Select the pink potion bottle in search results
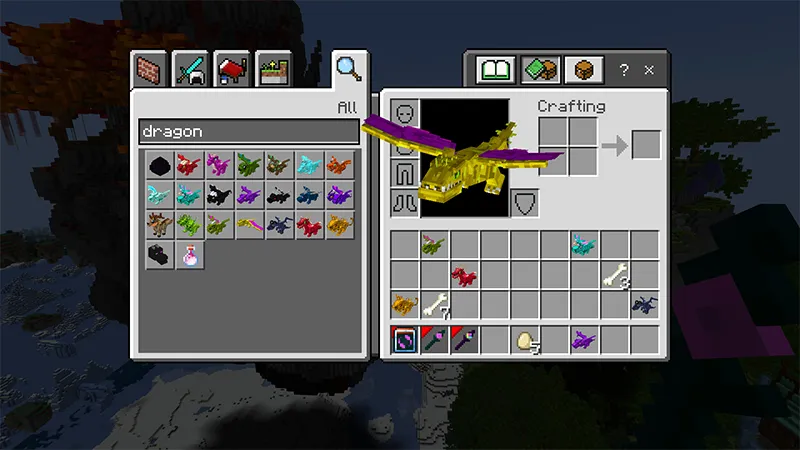 (188, 255)
